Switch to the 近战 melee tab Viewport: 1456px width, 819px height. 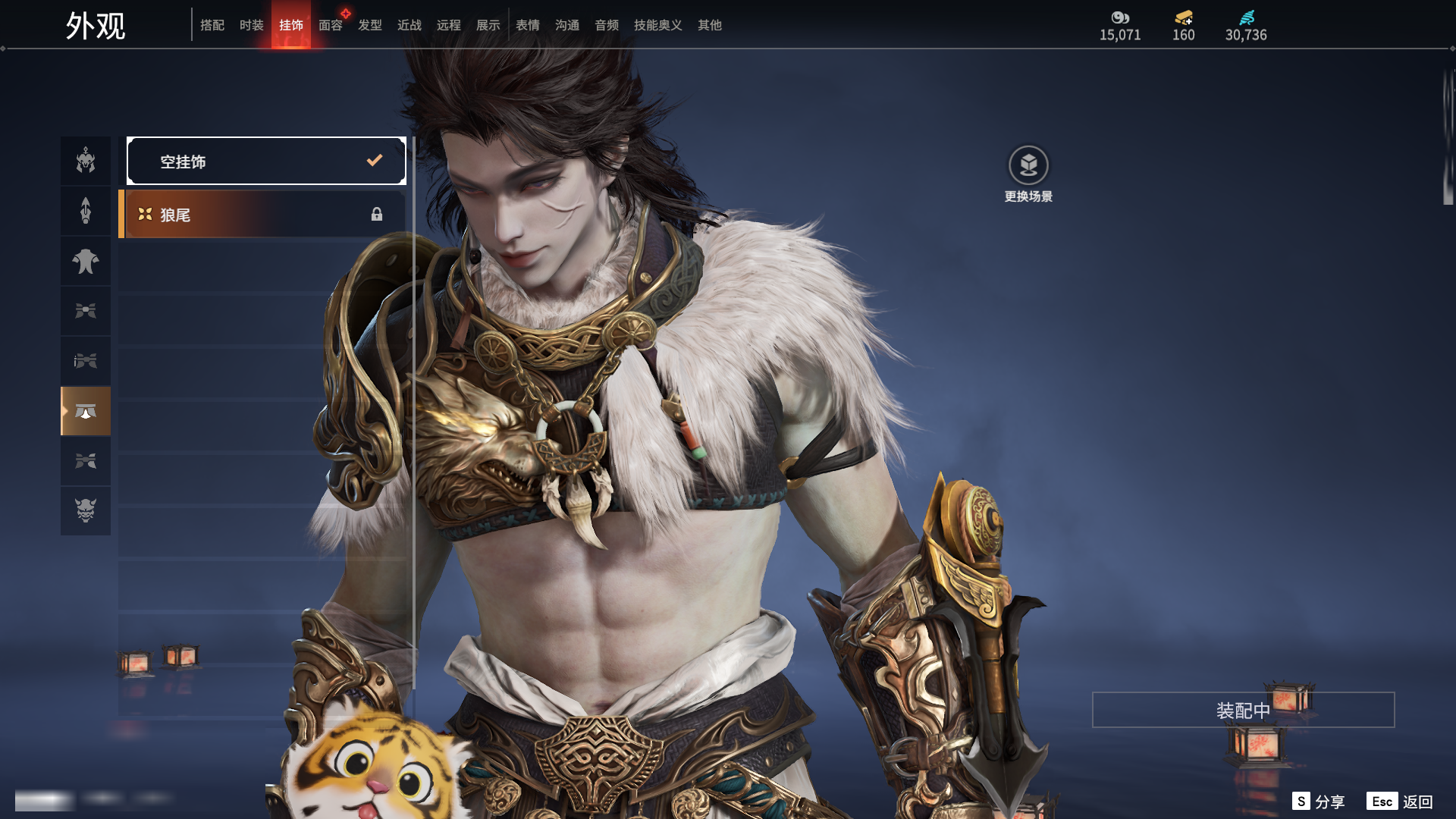click(409, 25)
